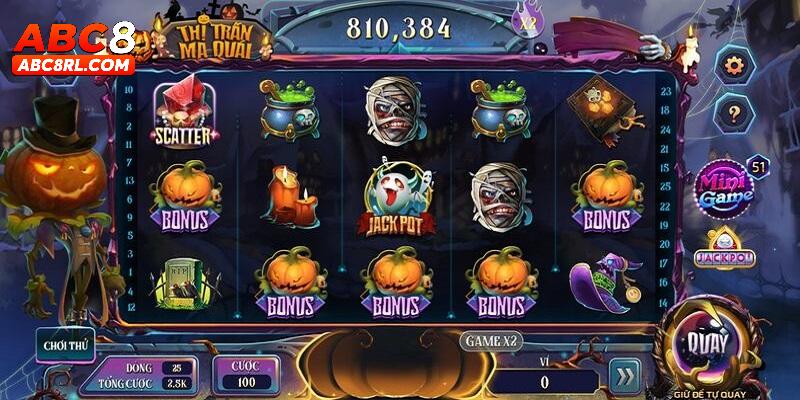Select the Game X2 option
Image resolution: width=800 pixels, height=400 pixels.
[492, 341]
